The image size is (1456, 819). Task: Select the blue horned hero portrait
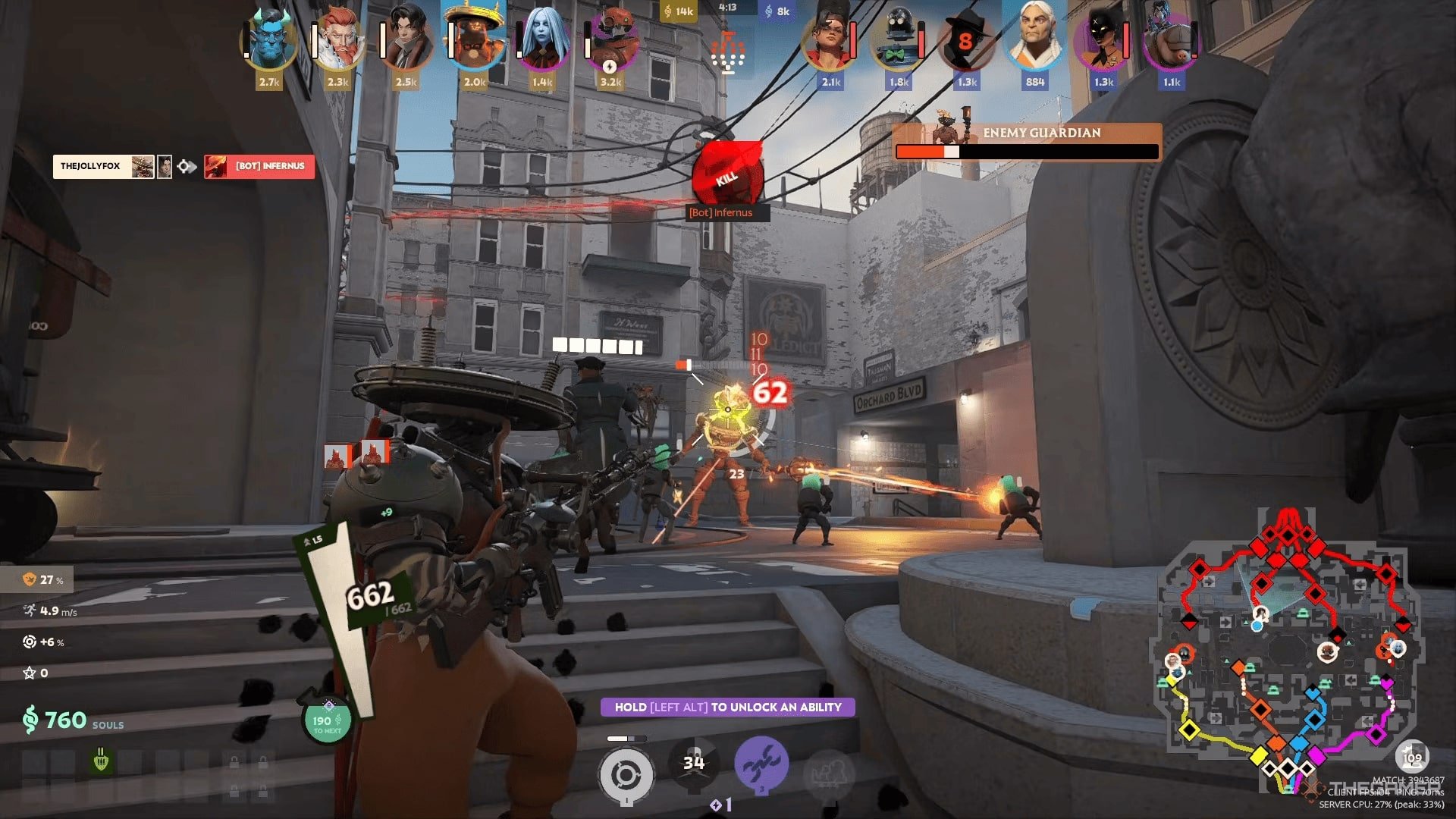269,42
